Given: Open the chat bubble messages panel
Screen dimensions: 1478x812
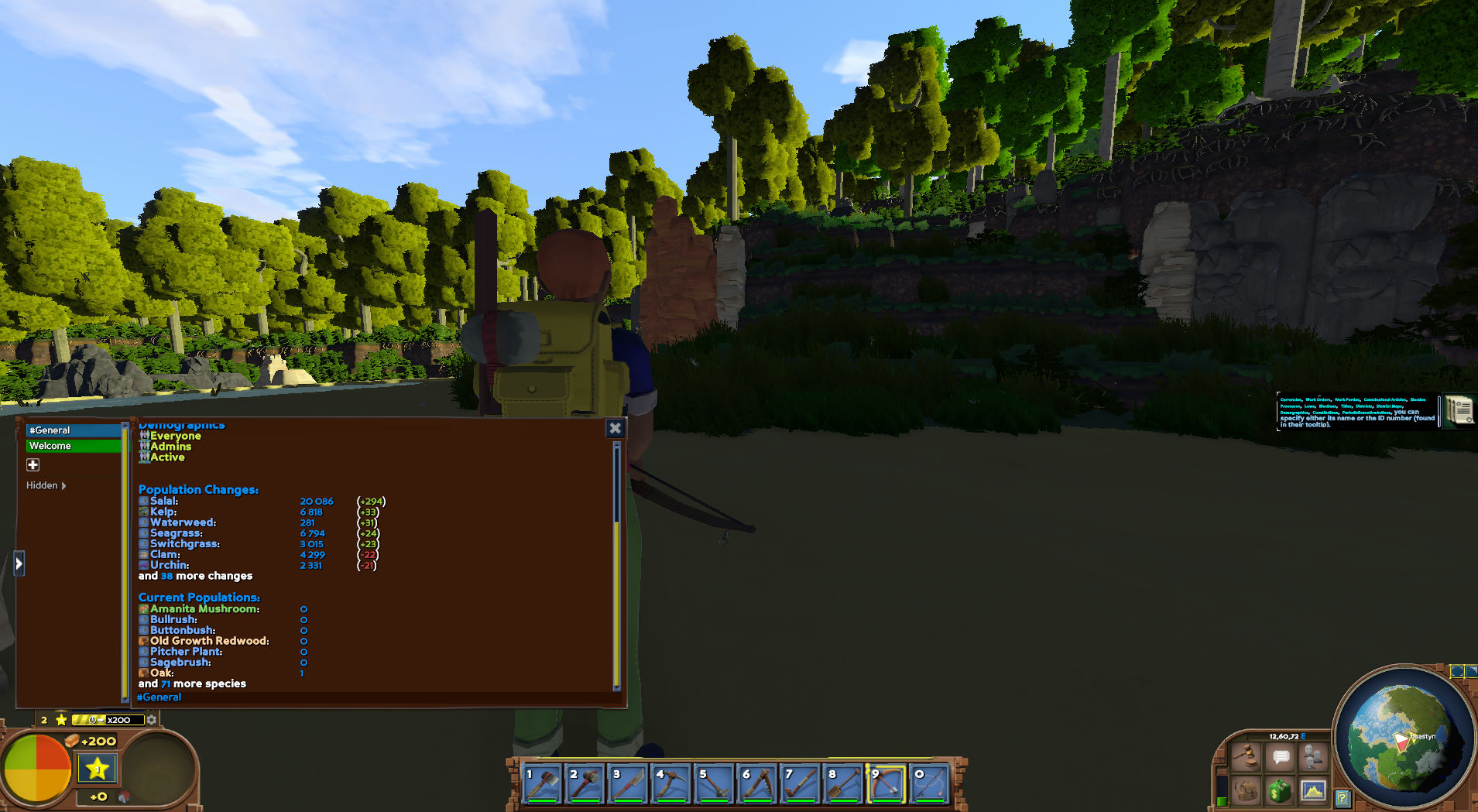Looking at the screenshot, I should point(1281,757).
